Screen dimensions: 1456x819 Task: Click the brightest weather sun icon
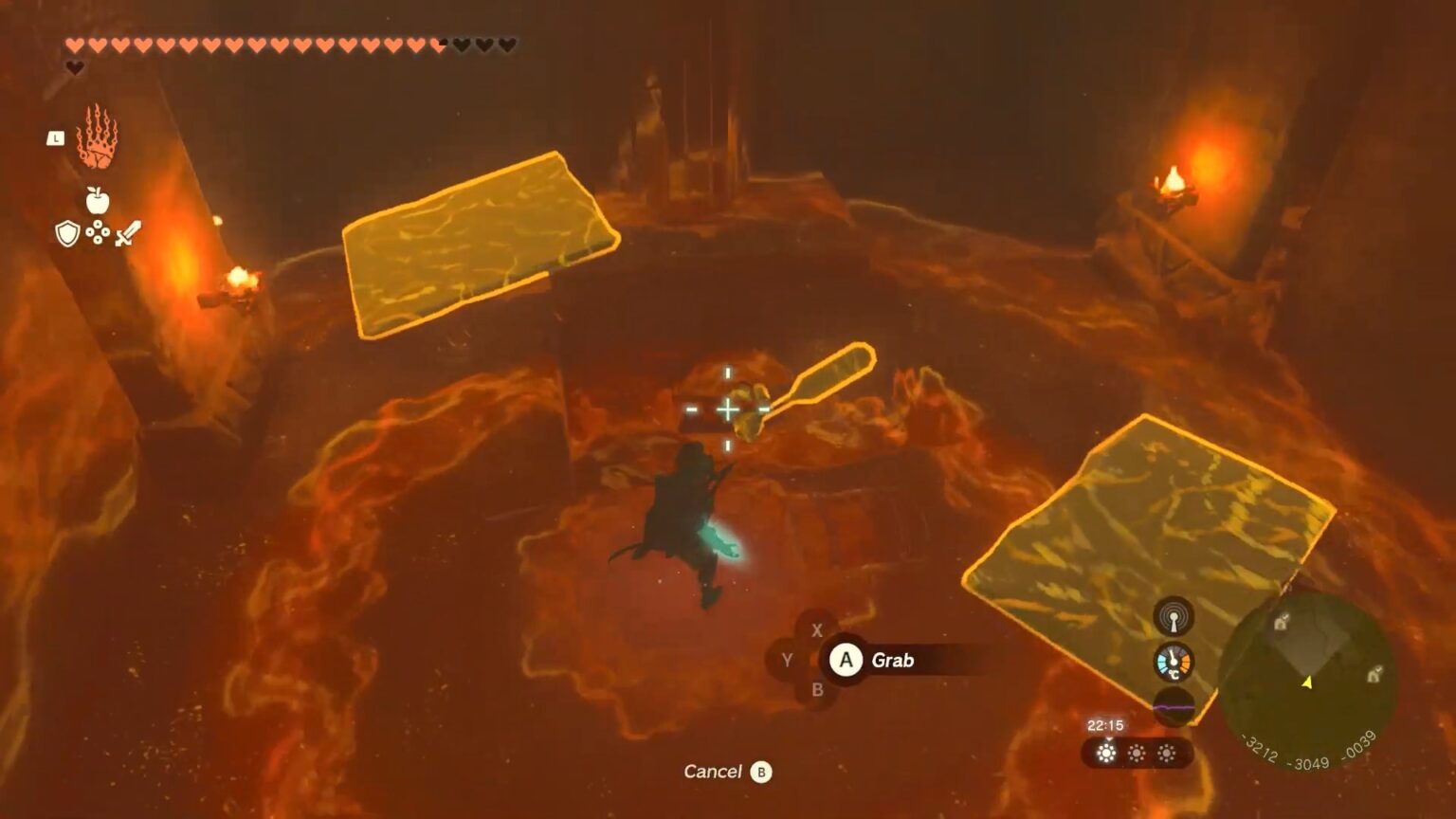click(1105, 751)
